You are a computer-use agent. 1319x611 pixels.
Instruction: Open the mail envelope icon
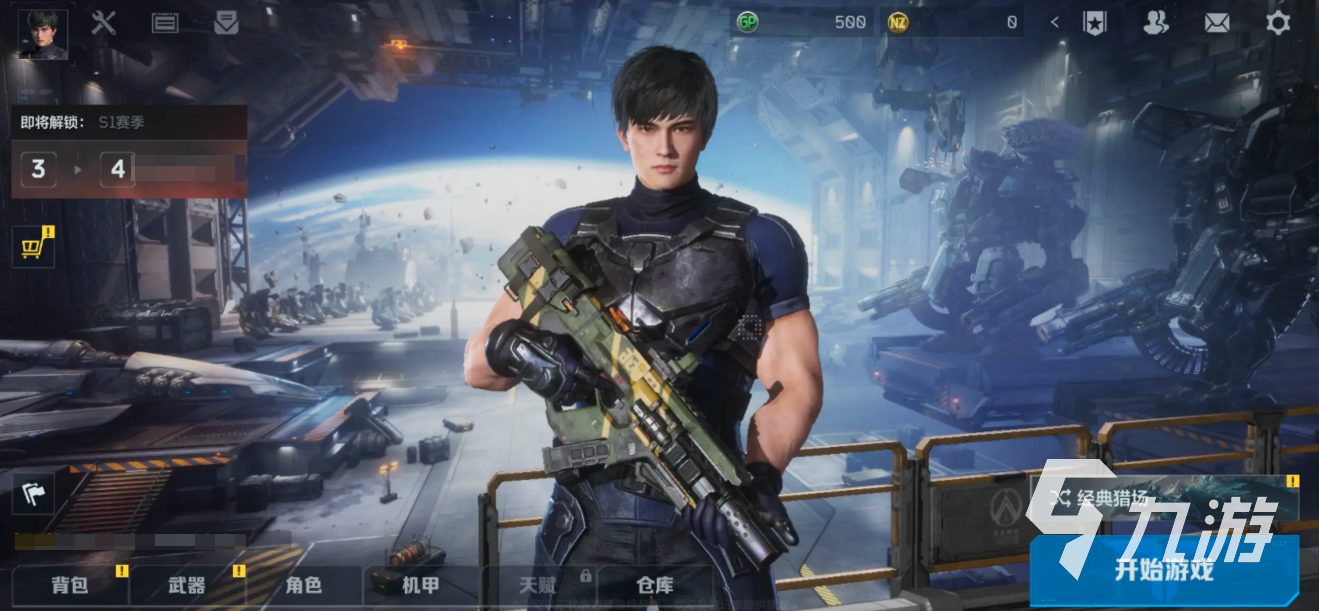pos(1217,22)
